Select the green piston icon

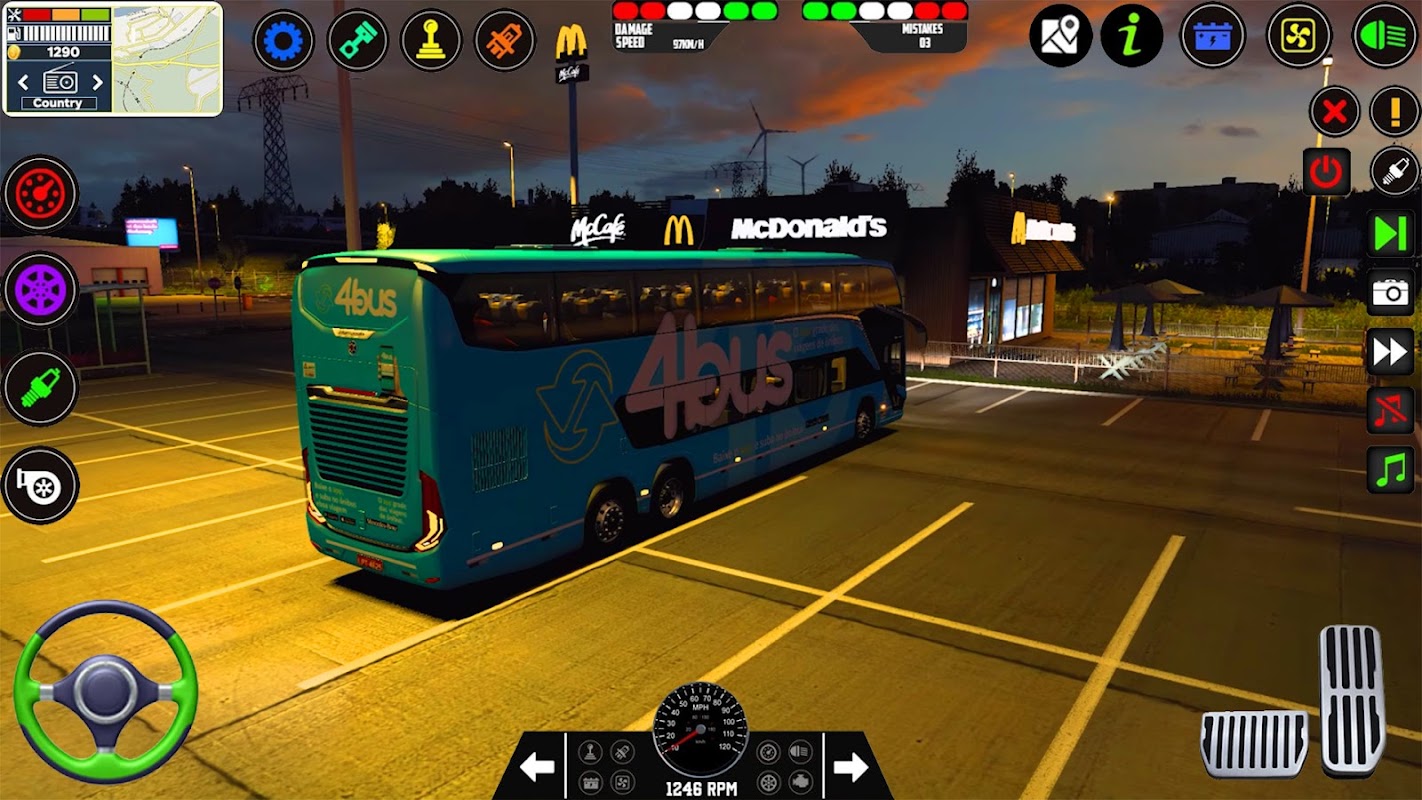[357, 40]
